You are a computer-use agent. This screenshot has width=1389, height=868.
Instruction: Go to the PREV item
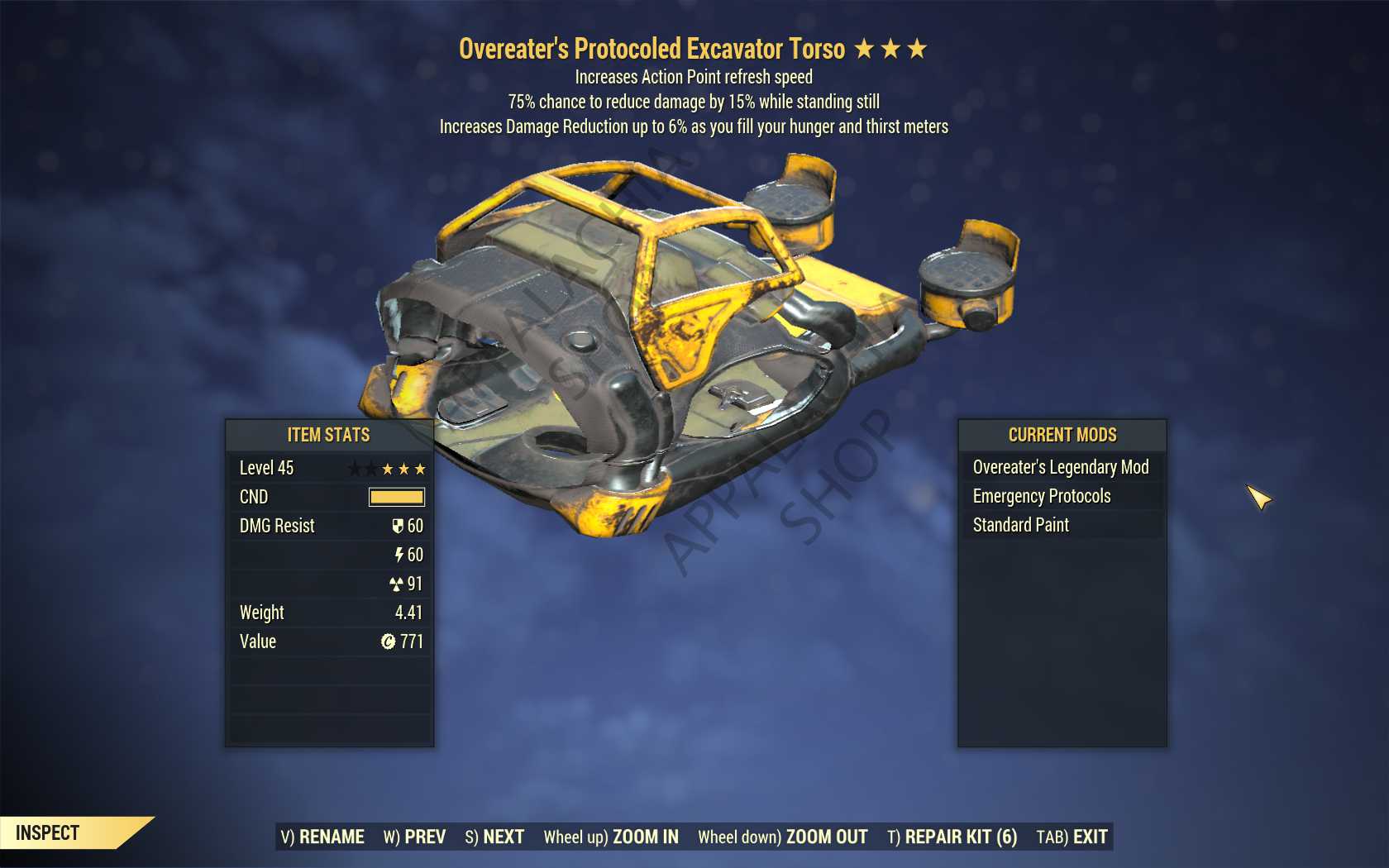point(414,837)
